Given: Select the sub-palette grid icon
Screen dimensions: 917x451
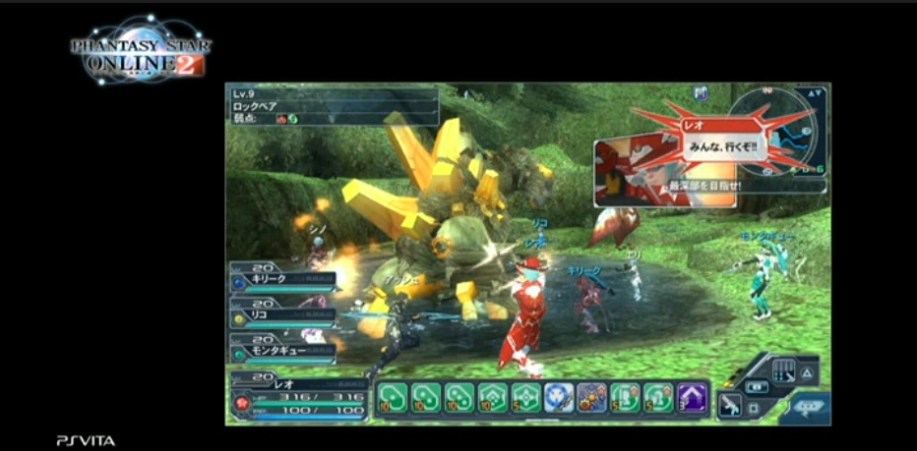Looking at the screenshot, I should point(784,369).
